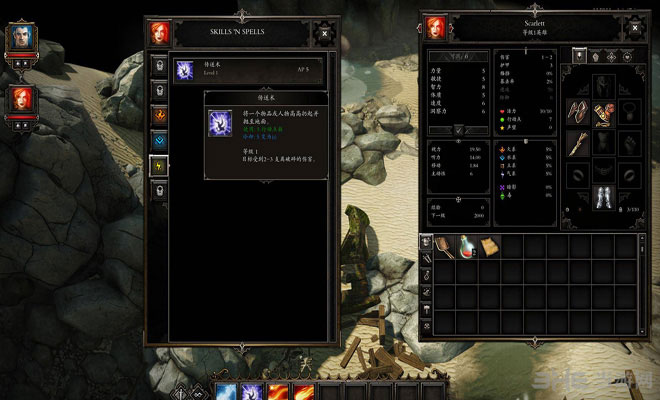Image resolution: width=660 pixels, height=400 pixels.
Task: Switch to the blue water skill tab
Action: pyautogui.click(x=159, y=140)
